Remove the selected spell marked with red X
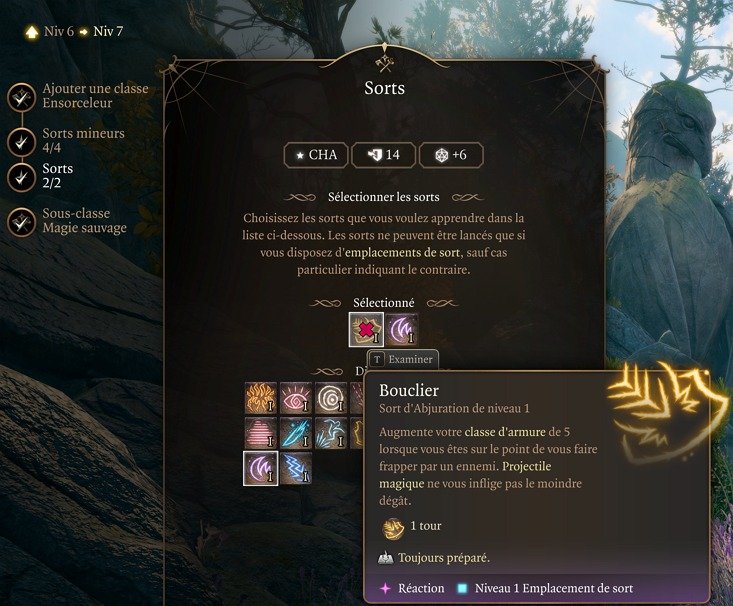733x606 pixels. coord(365,330)
